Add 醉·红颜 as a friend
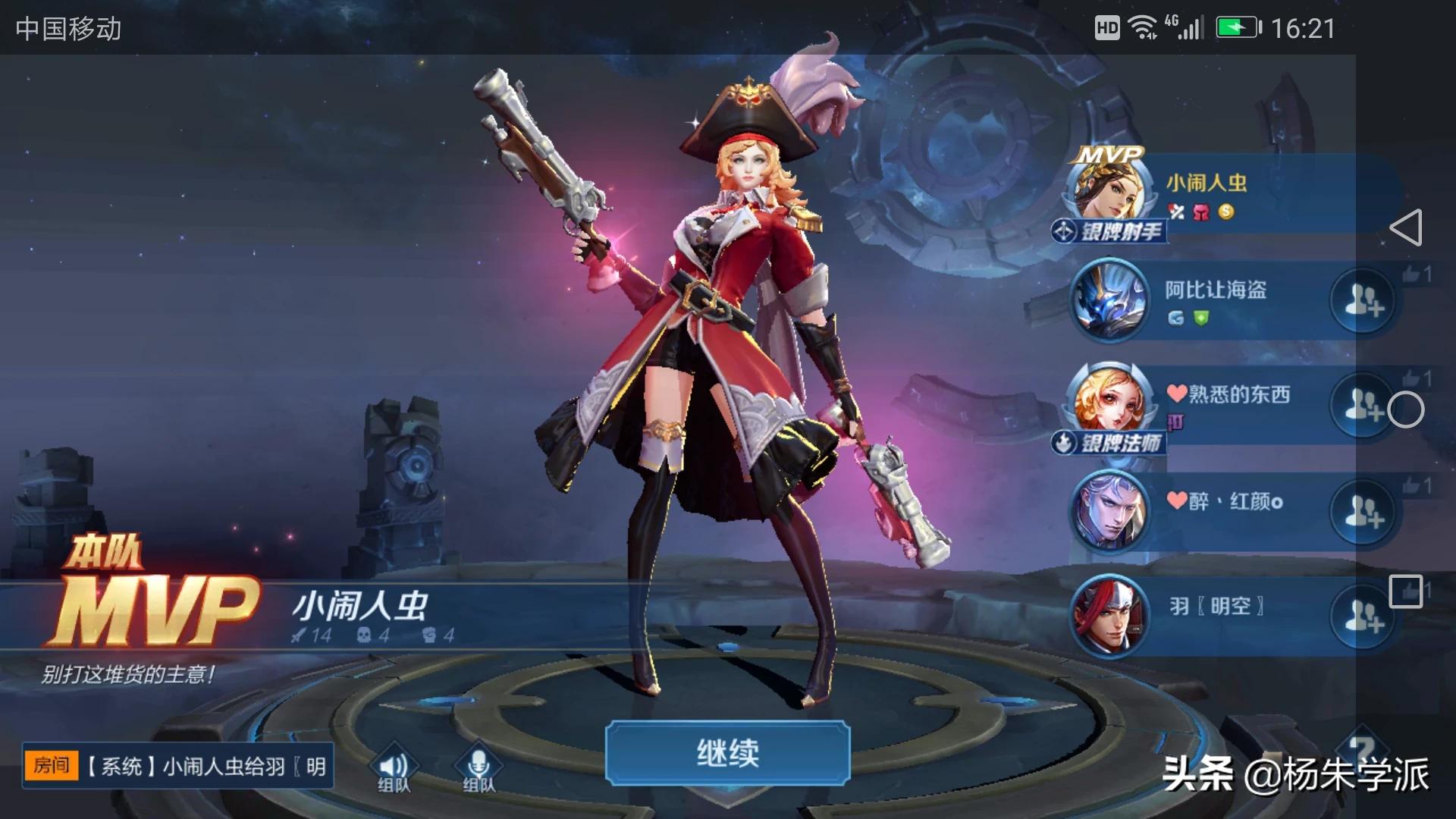 point(1363,512)
